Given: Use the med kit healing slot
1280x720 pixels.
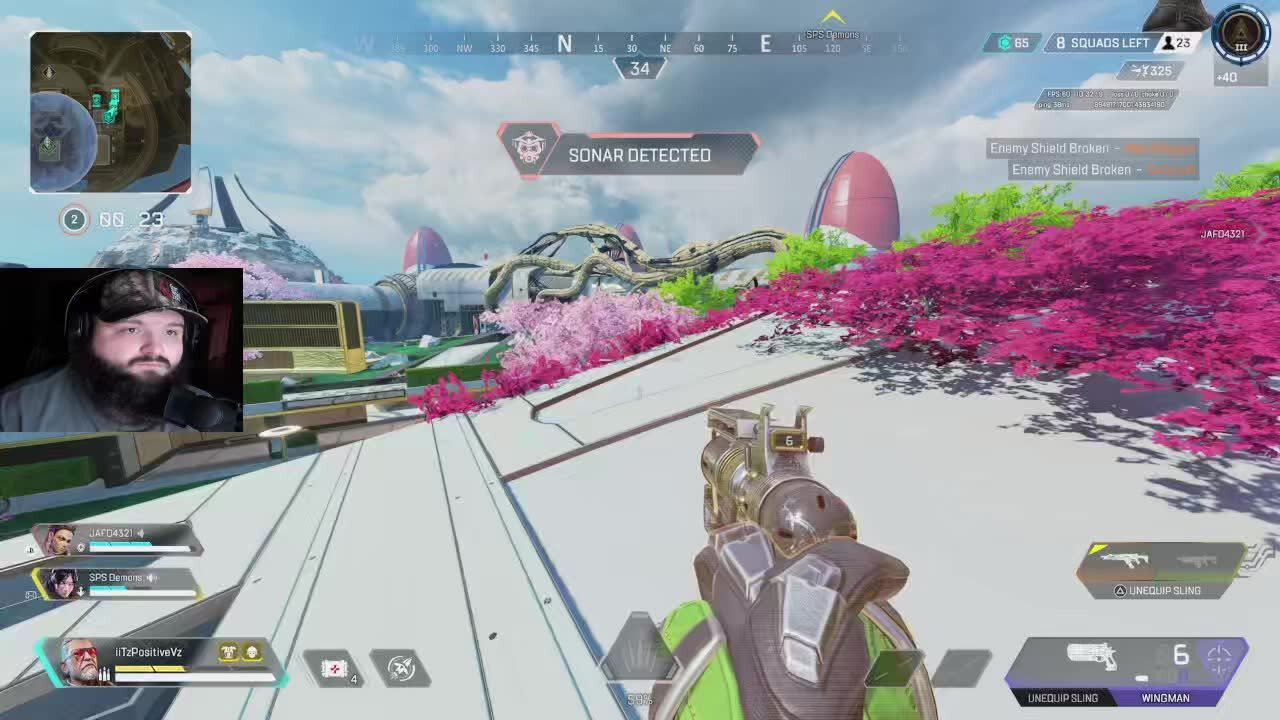Looking at the screenshot, I should point(334,668).
